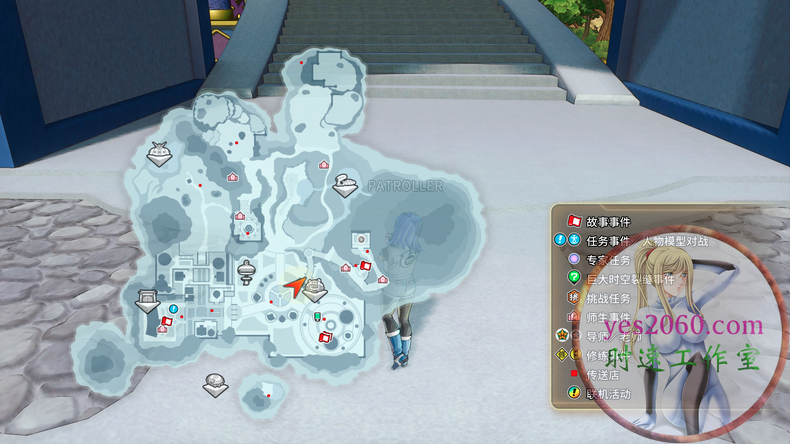Click the blue exclamation quest marker on the map

(x=173, y=309)
